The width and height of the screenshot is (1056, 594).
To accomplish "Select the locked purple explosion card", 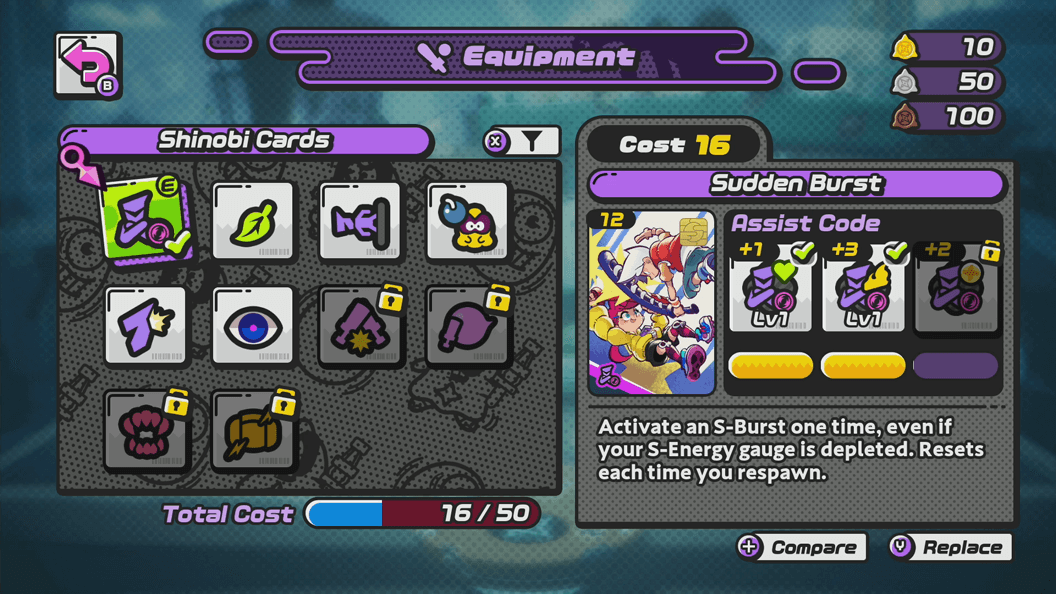I will point(360,326).
